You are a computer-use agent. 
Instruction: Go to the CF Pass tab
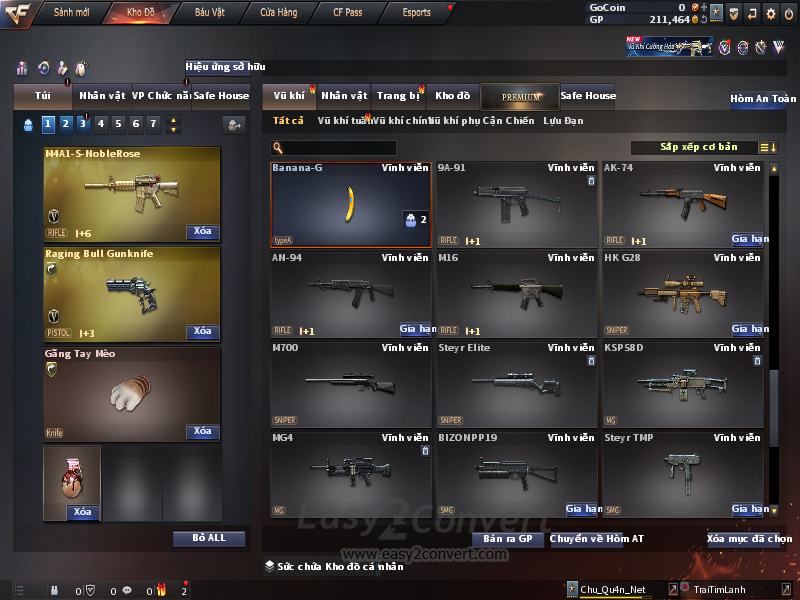[x=349, y=13]
